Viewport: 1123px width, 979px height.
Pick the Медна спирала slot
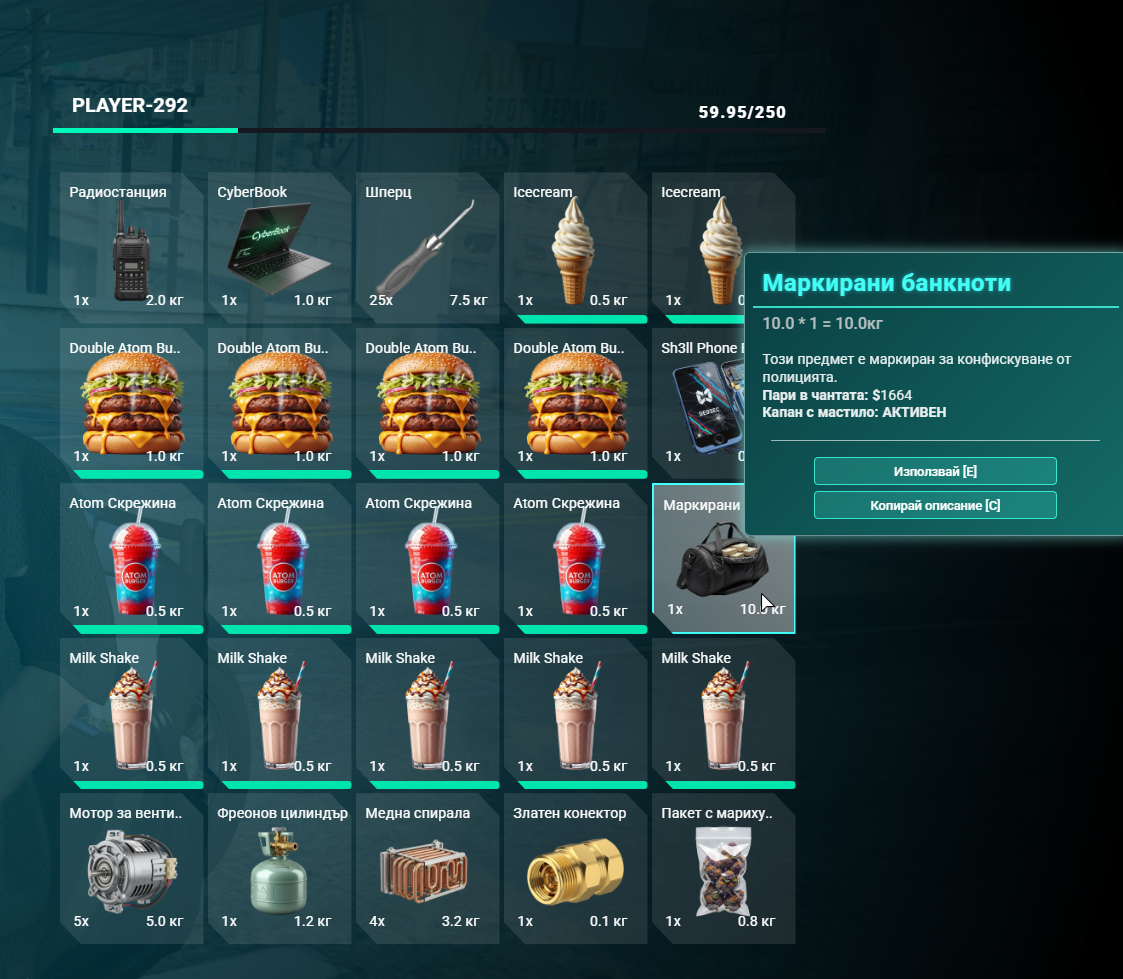point(427,868)
